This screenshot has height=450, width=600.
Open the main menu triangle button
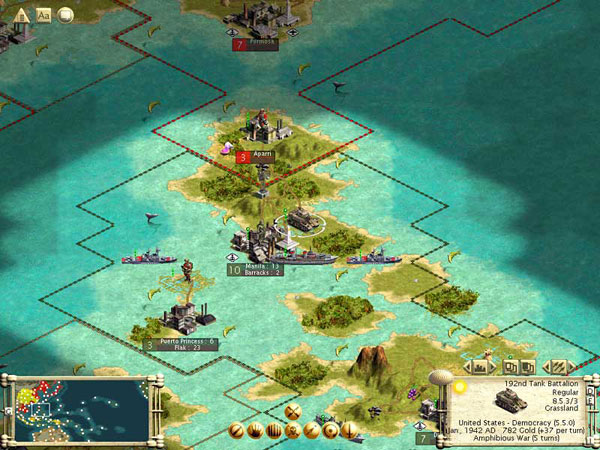click(21, 14)
